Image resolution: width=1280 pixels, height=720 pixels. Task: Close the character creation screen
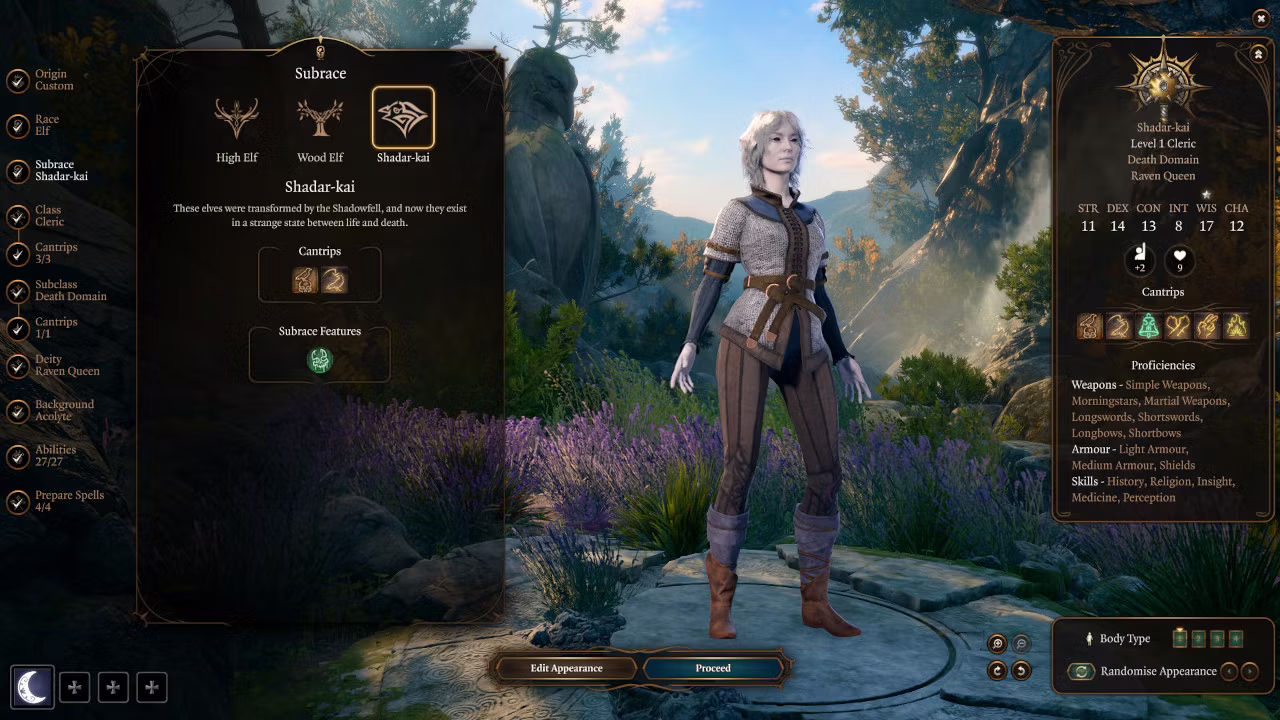click(1260, 18)
